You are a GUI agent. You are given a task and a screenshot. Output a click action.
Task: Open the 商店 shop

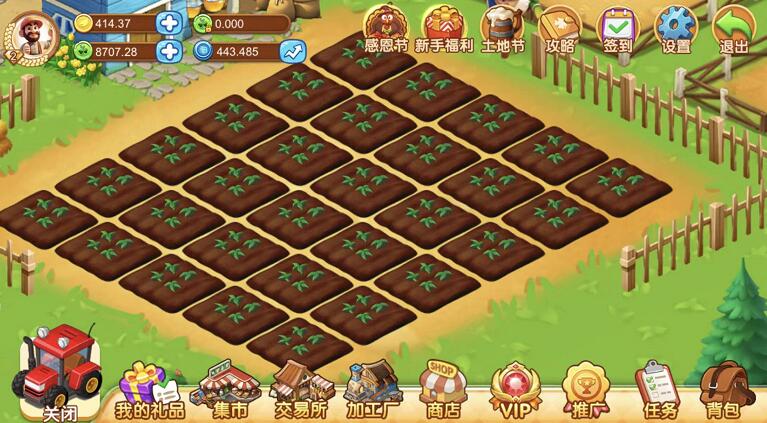443,390
